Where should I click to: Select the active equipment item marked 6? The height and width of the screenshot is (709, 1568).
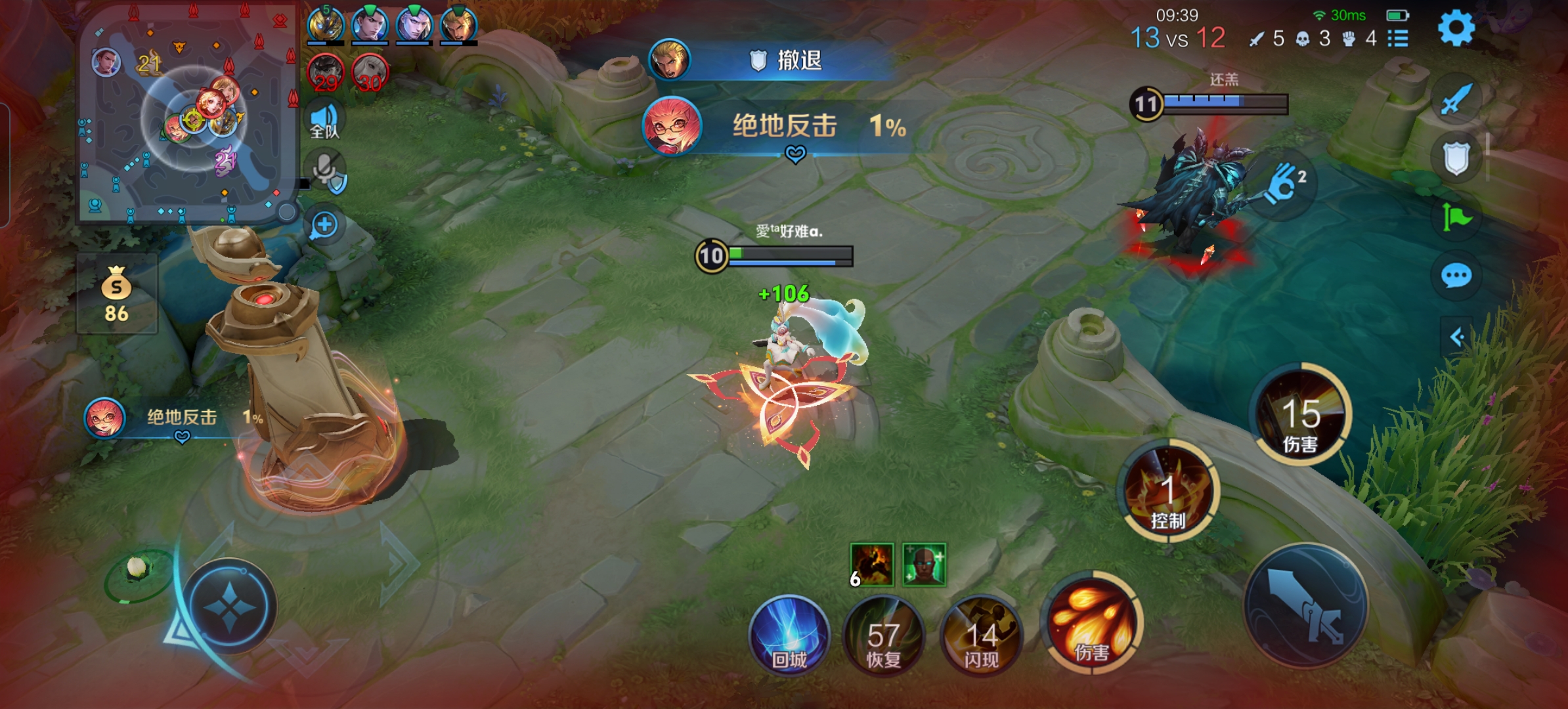point(871,565)
